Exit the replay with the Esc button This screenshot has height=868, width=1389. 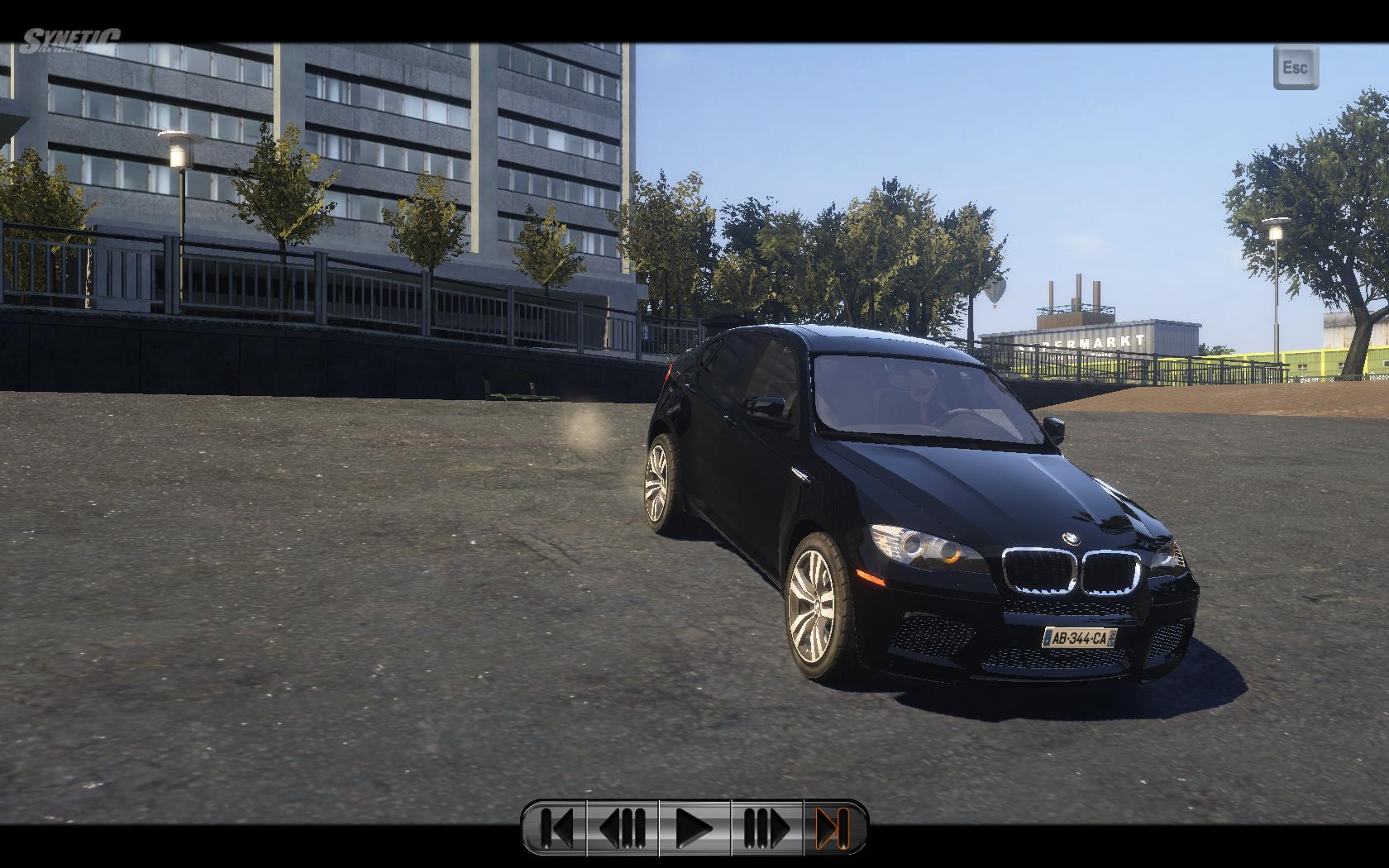[1296, 68]
